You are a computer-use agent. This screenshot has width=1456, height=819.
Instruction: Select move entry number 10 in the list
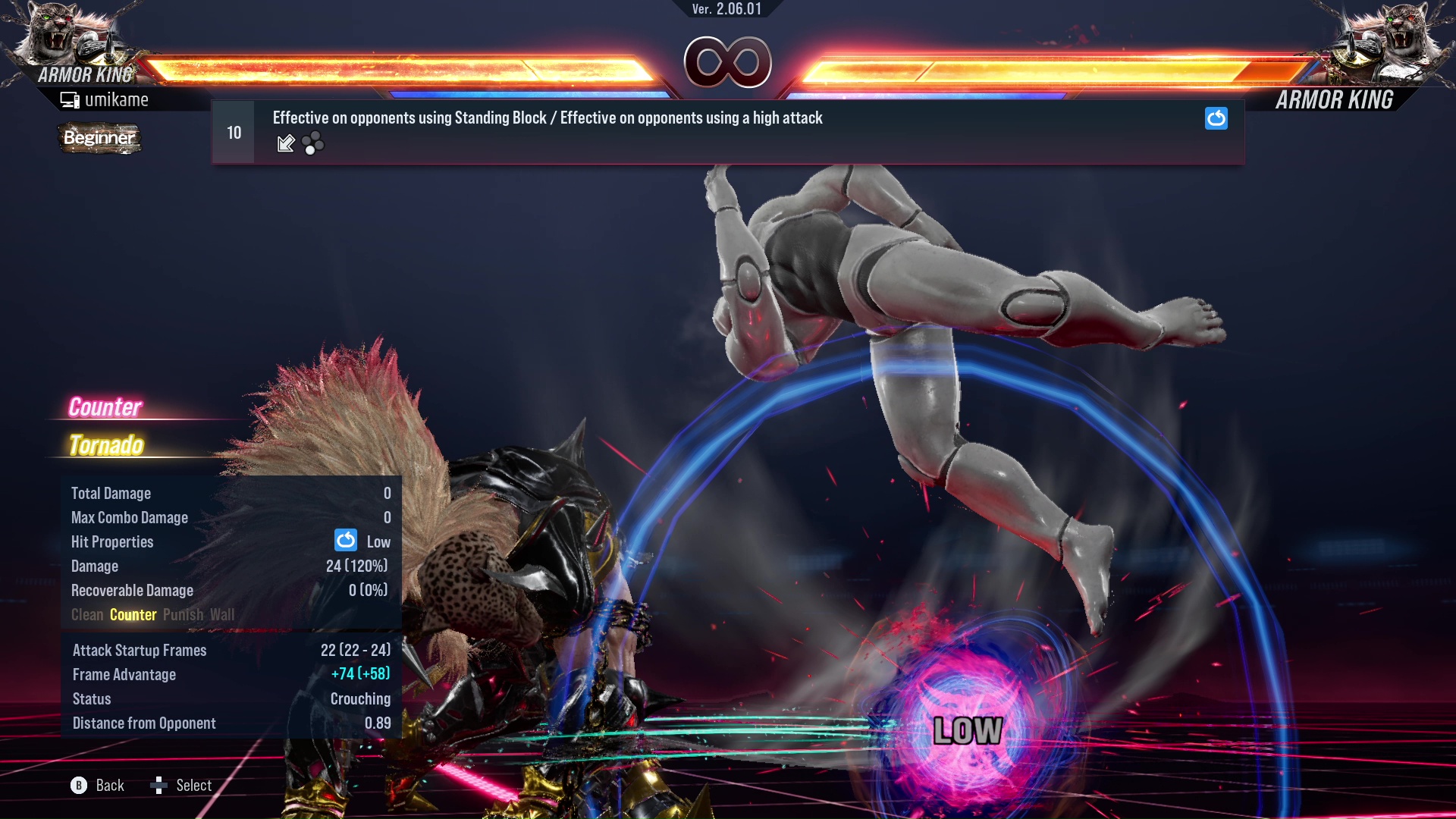(x=234, y=133)
